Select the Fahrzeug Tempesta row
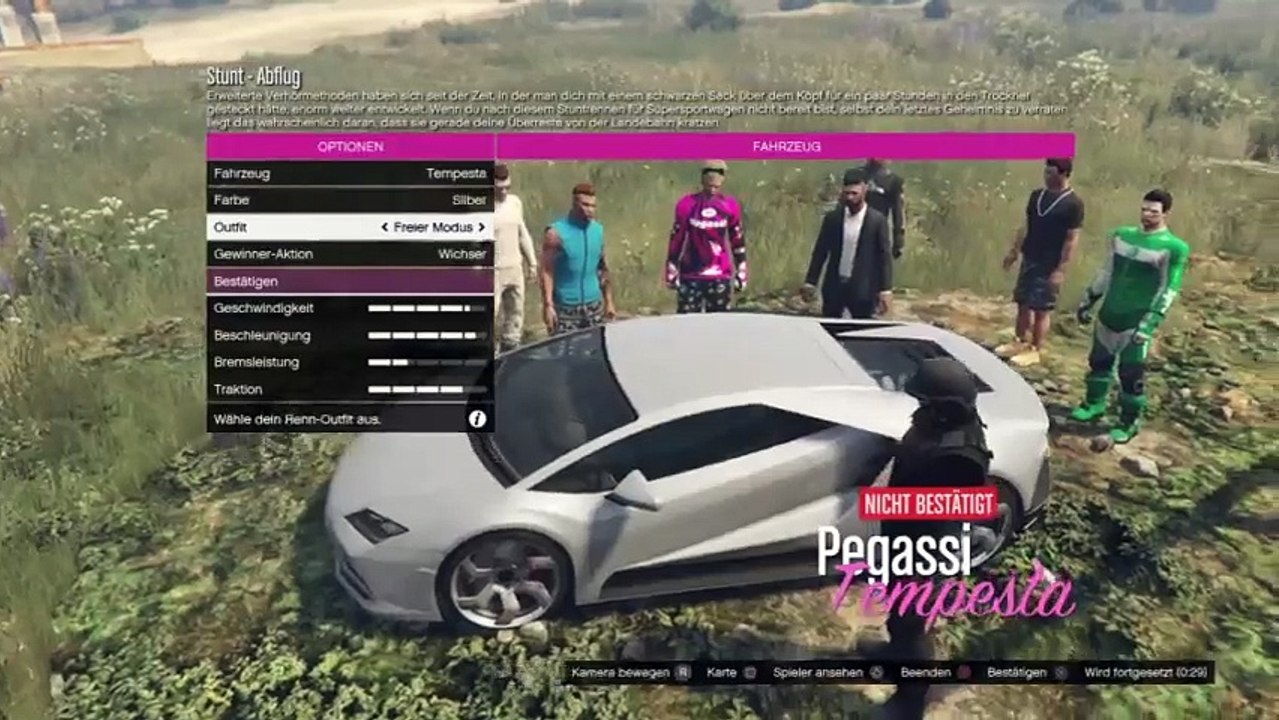 click(x=350, y=173)
